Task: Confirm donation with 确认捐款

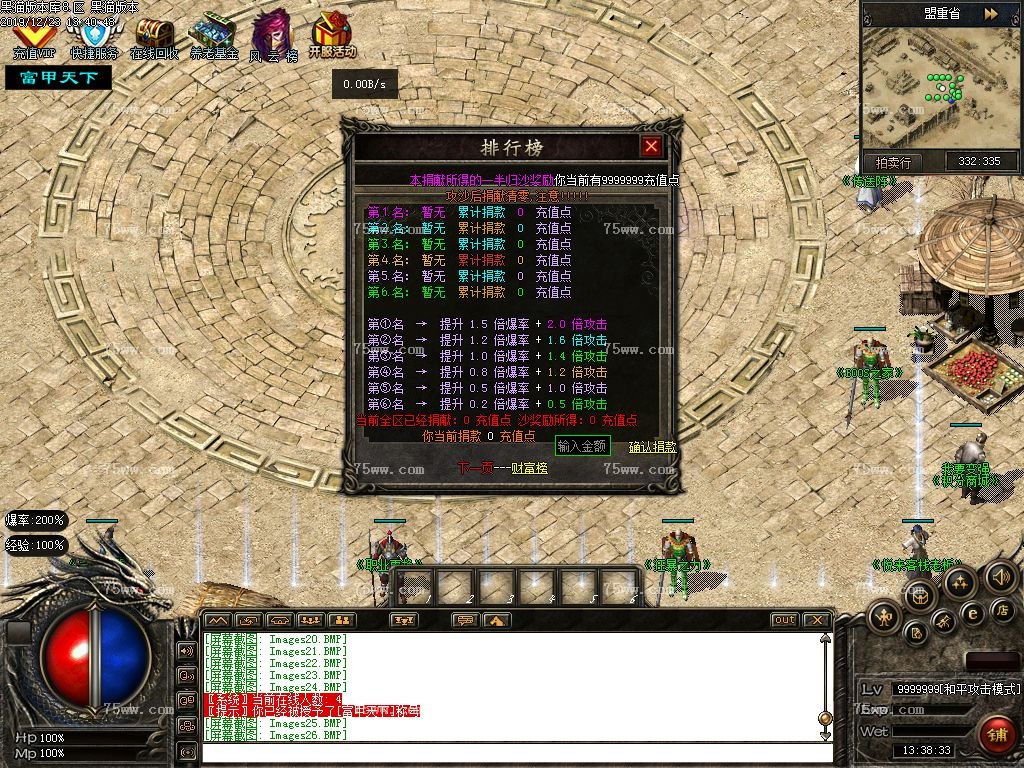Action: coord(653,447)
